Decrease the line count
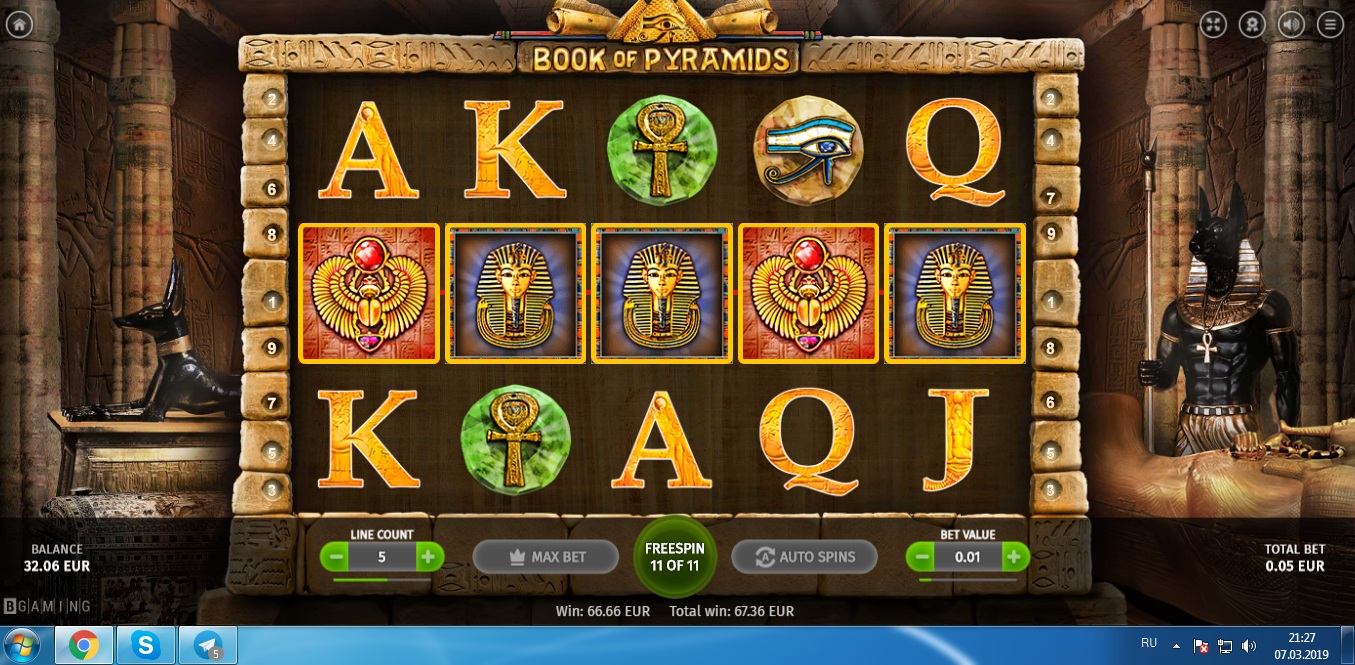Viewport: 1355px width, 665px height. click(x=336, y=557)
